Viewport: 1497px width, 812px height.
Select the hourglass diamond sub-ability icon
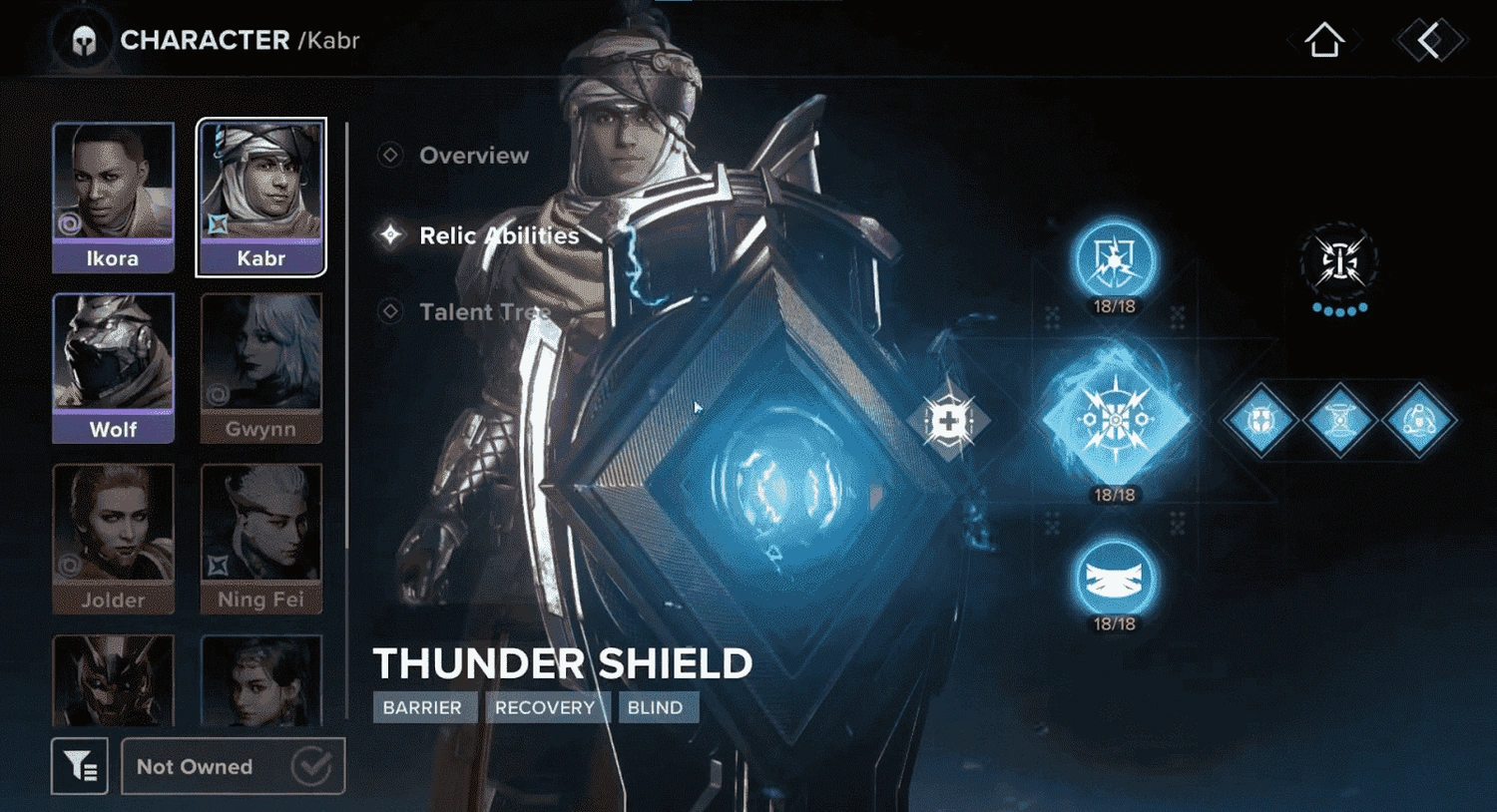coord(1340,421)
